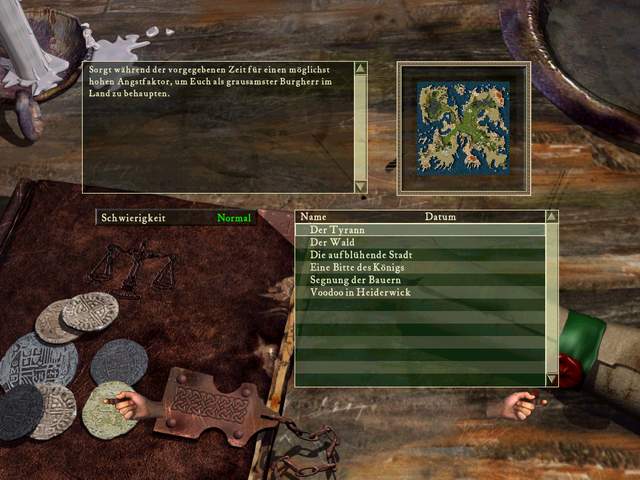Sort the mission list by Name header
This screenshot has width=640, height=480.
(x=314, y=216)
